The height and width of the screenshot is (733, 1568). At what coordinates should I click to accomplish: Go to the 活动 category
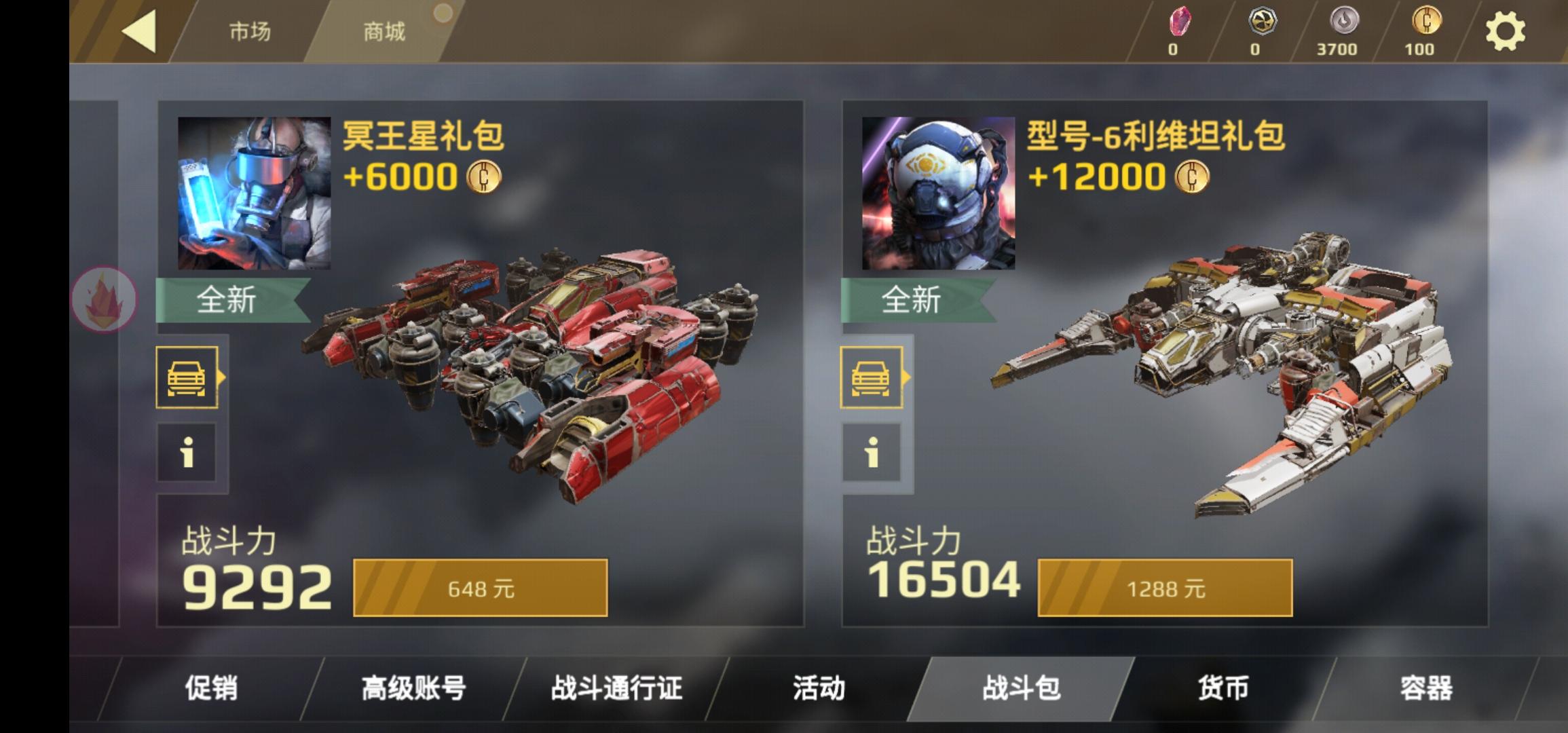pos(819,688)
